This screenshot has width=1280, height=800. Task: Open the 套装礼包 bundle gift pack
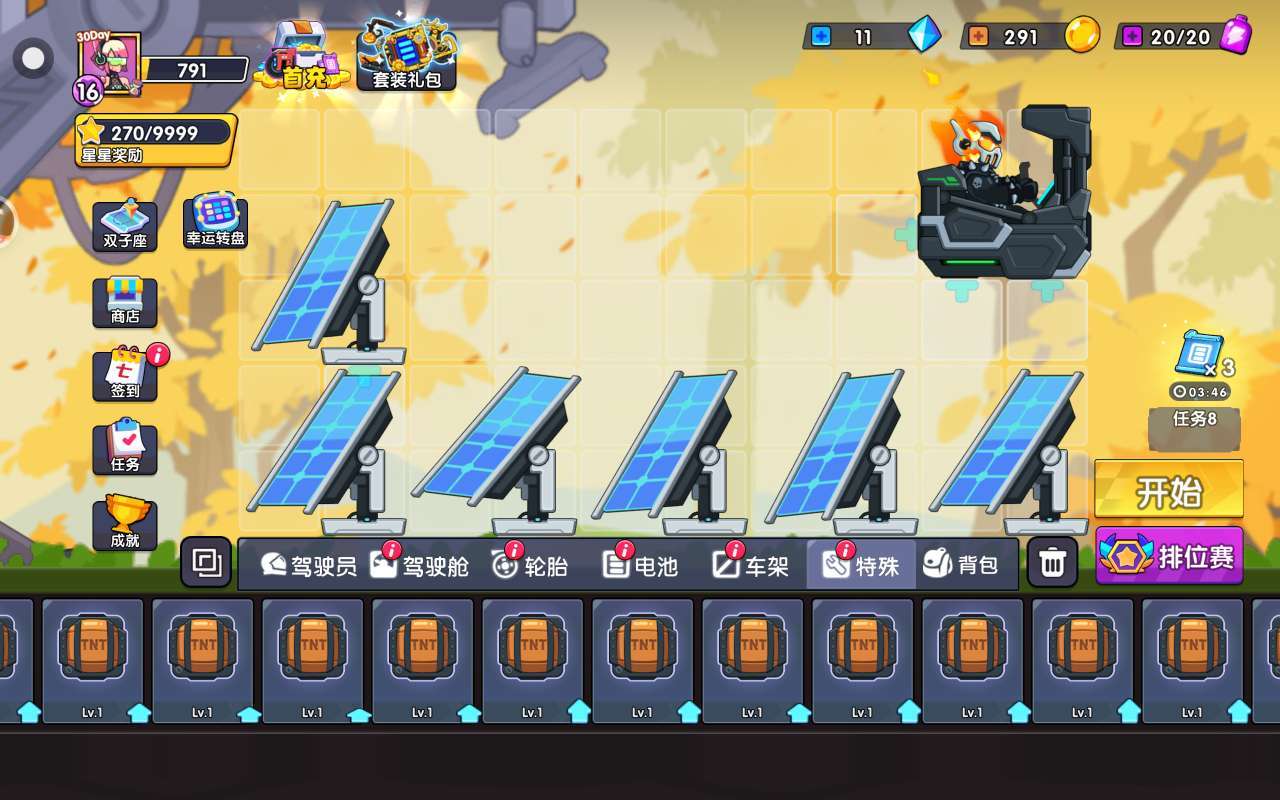407,57
